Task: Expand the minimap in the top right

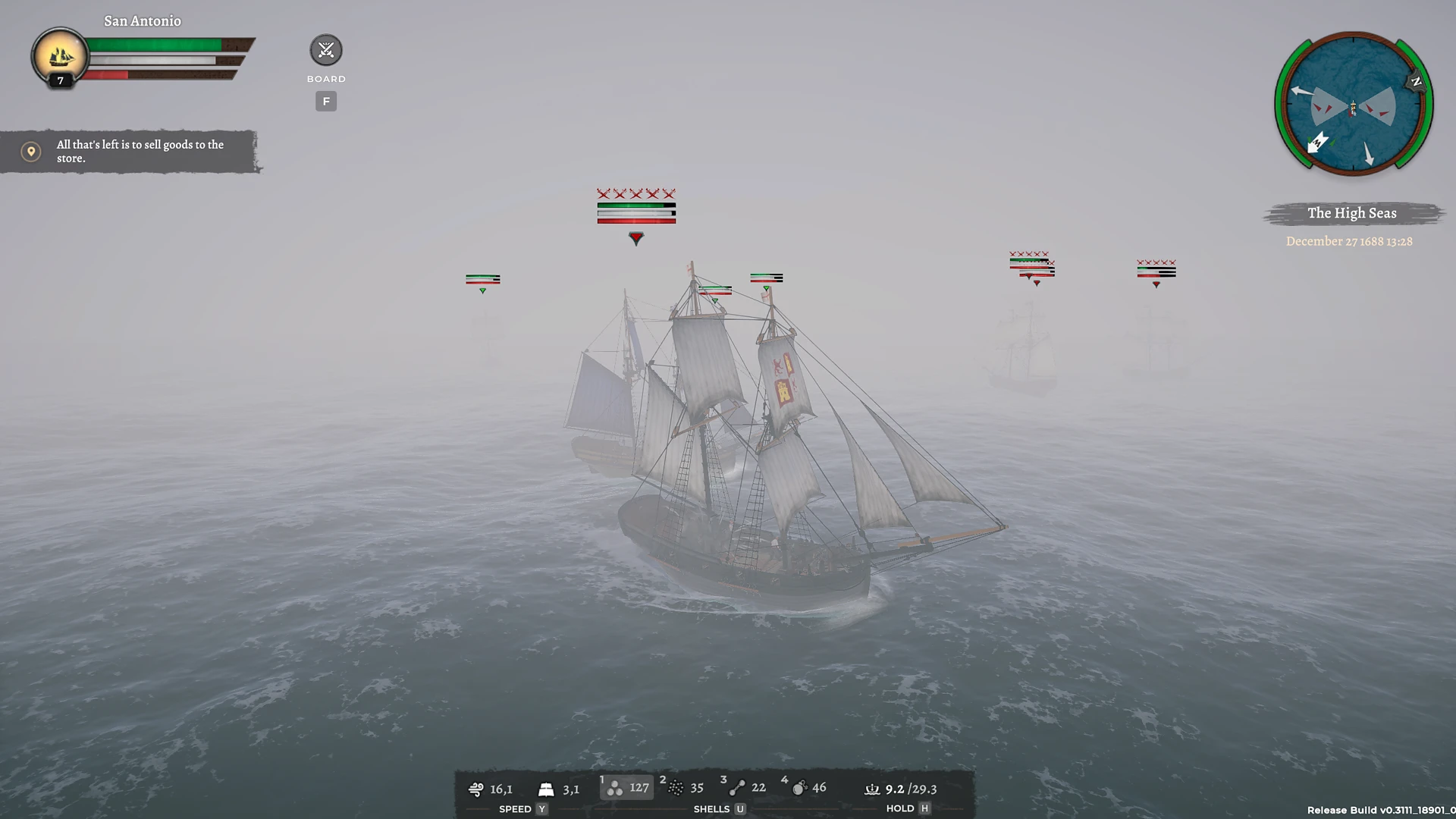Action: (x=1353, y=106)
